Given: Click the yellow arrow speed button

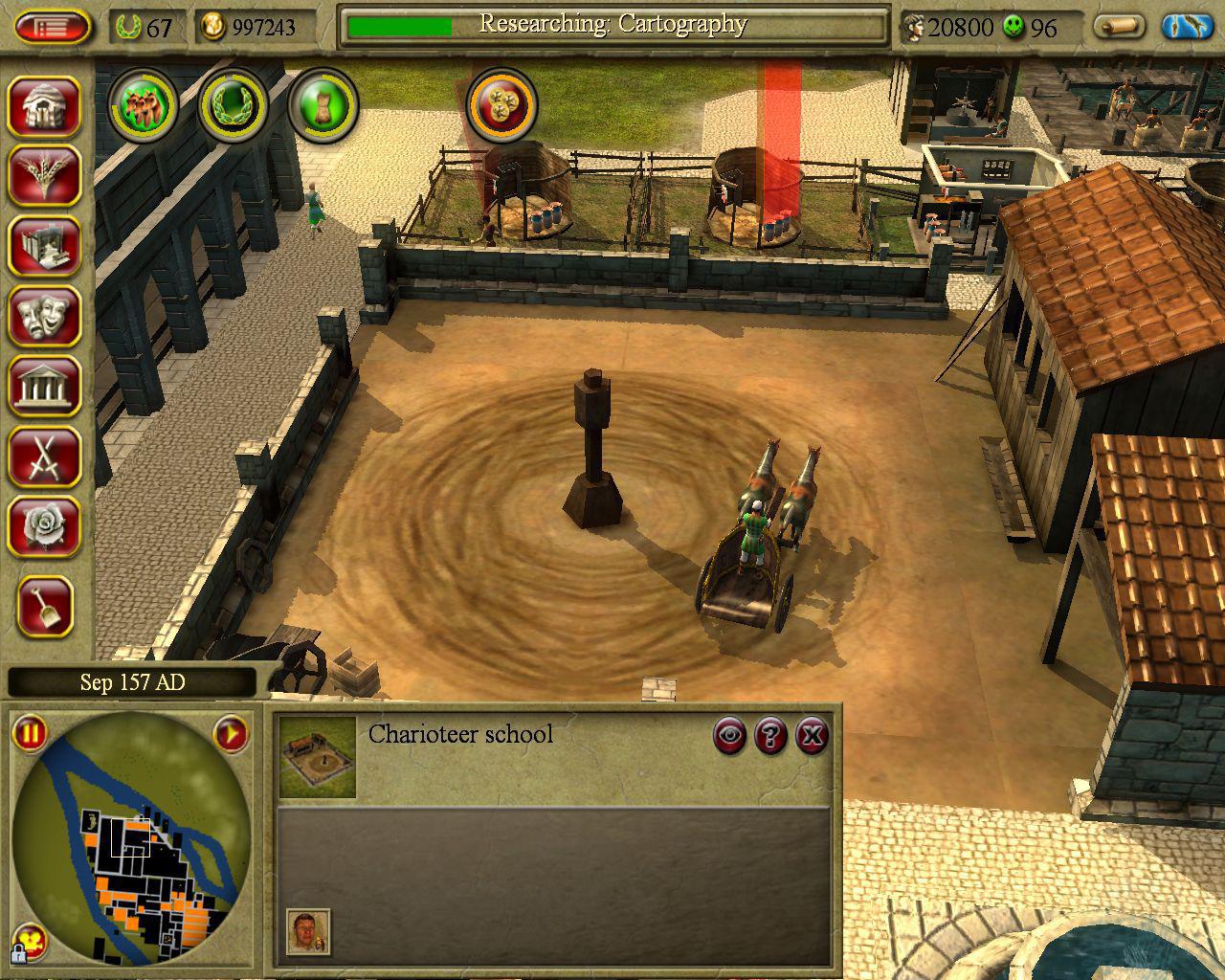Looking at the screenshot, I should (x=230, y=735).
